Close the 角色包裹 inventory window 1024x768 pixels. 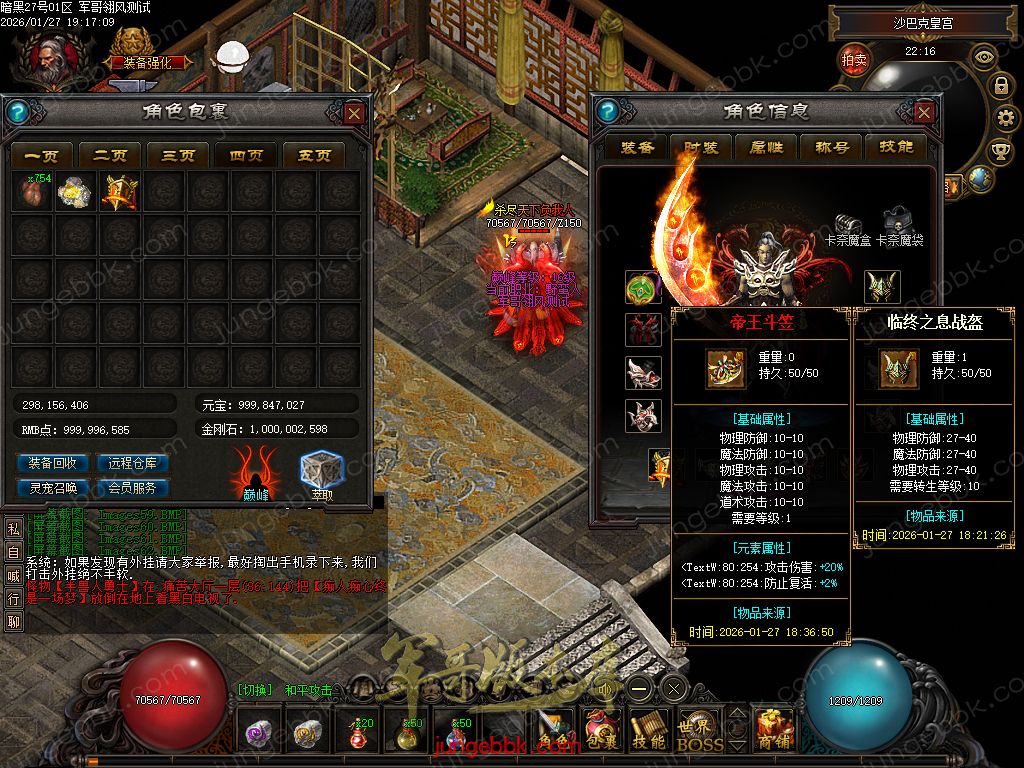354,113
